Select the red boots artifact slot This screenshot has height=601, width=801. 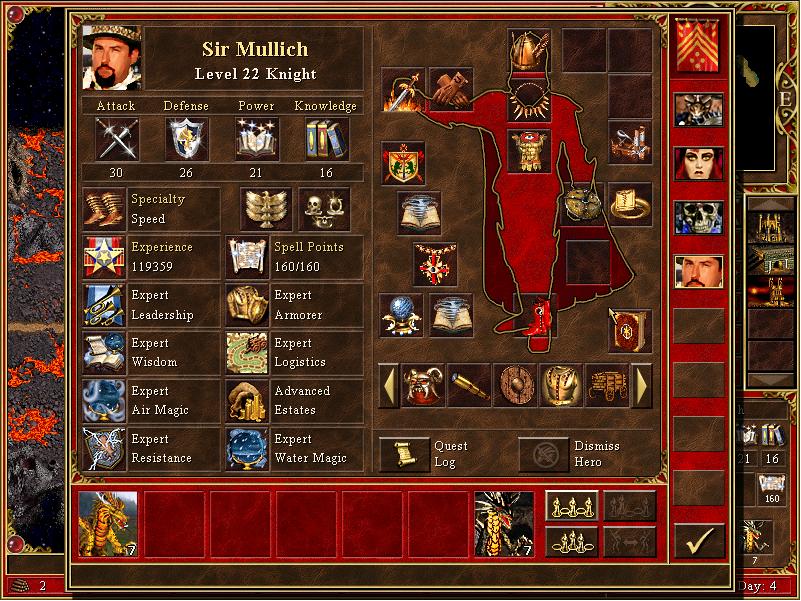coord(536,314)
